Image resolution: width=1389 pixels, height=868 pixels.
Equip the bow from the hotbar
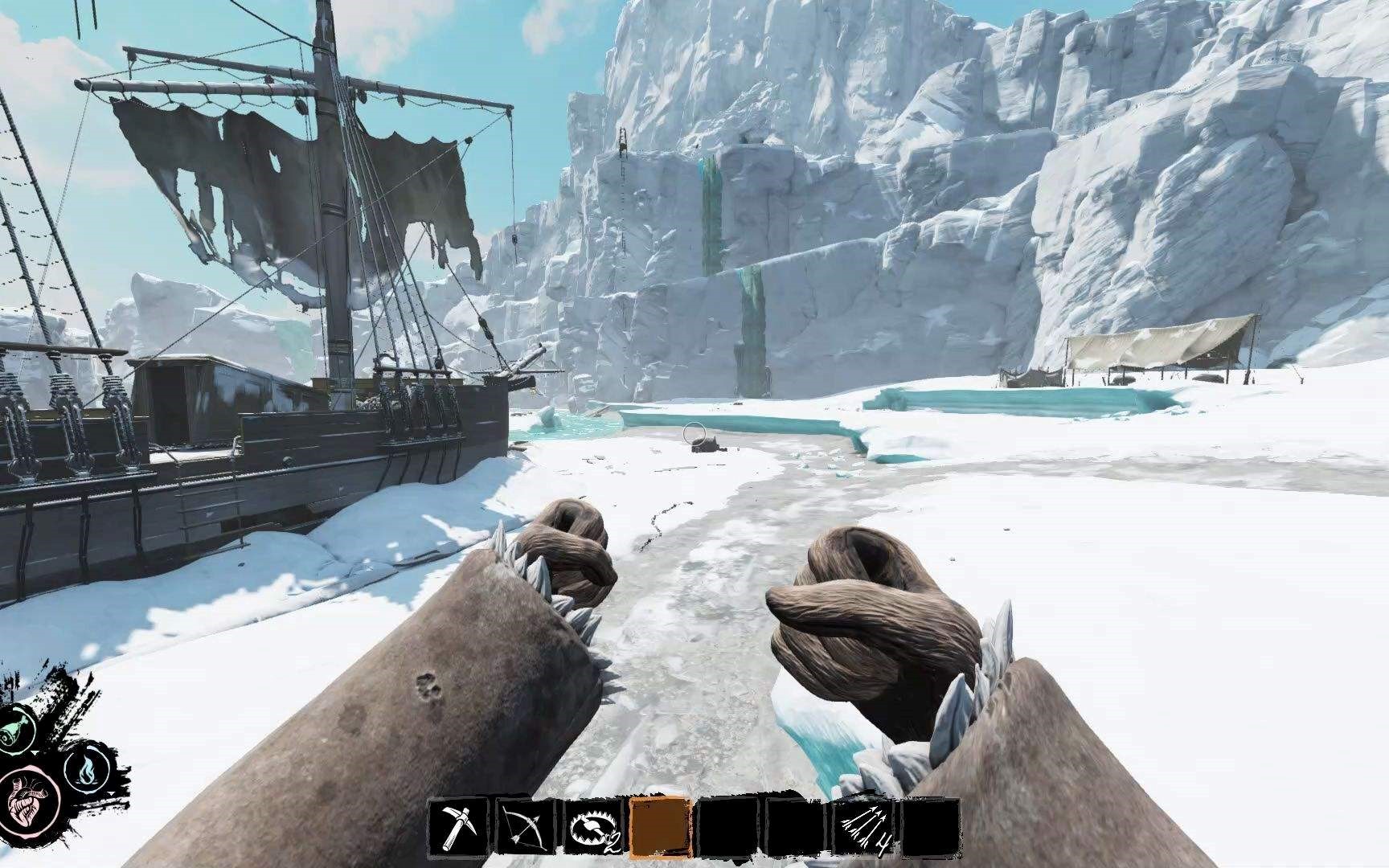point(525,828)
